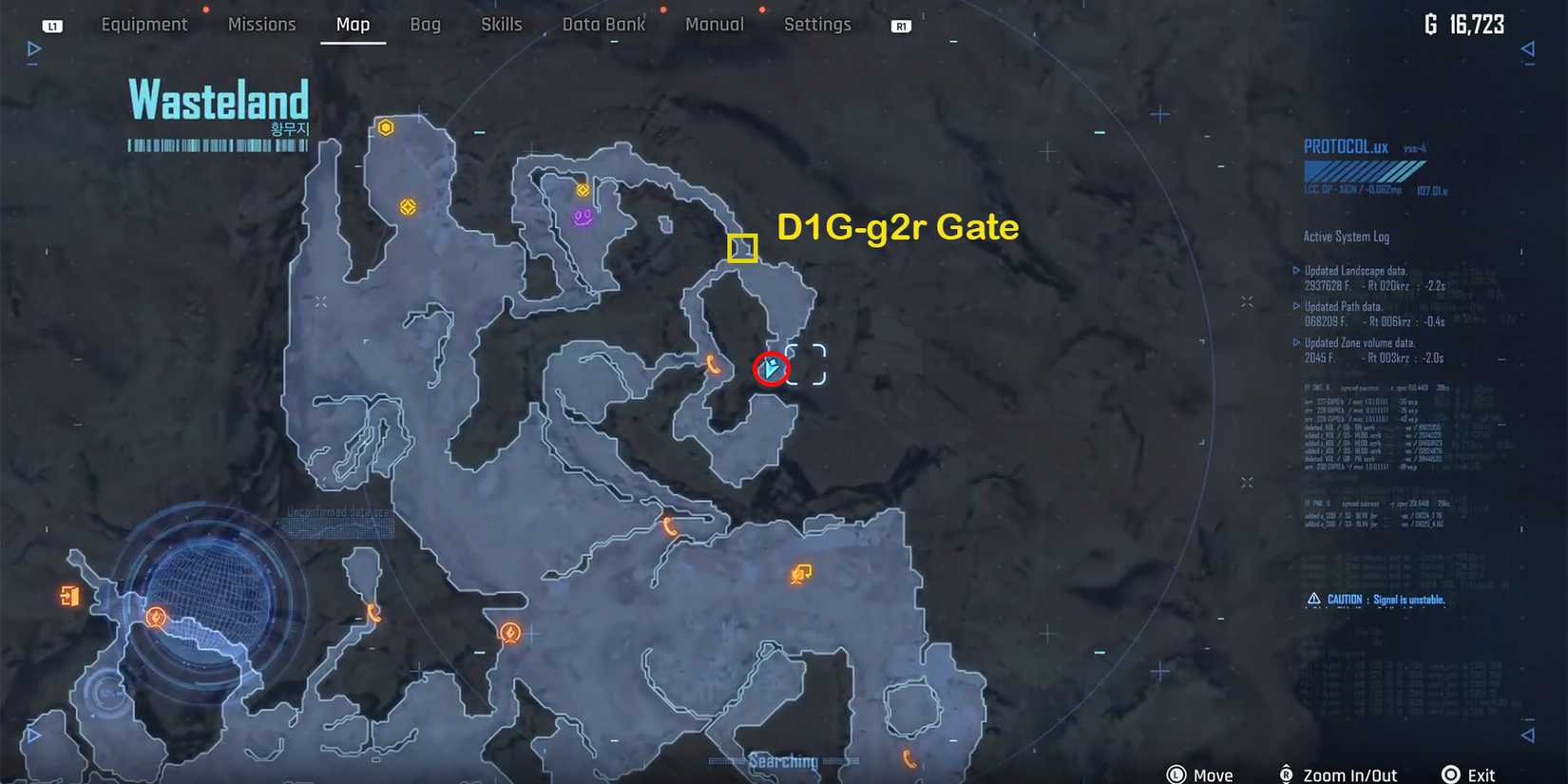Click the flame campfire icon near the map center bottom

[509, 633]
